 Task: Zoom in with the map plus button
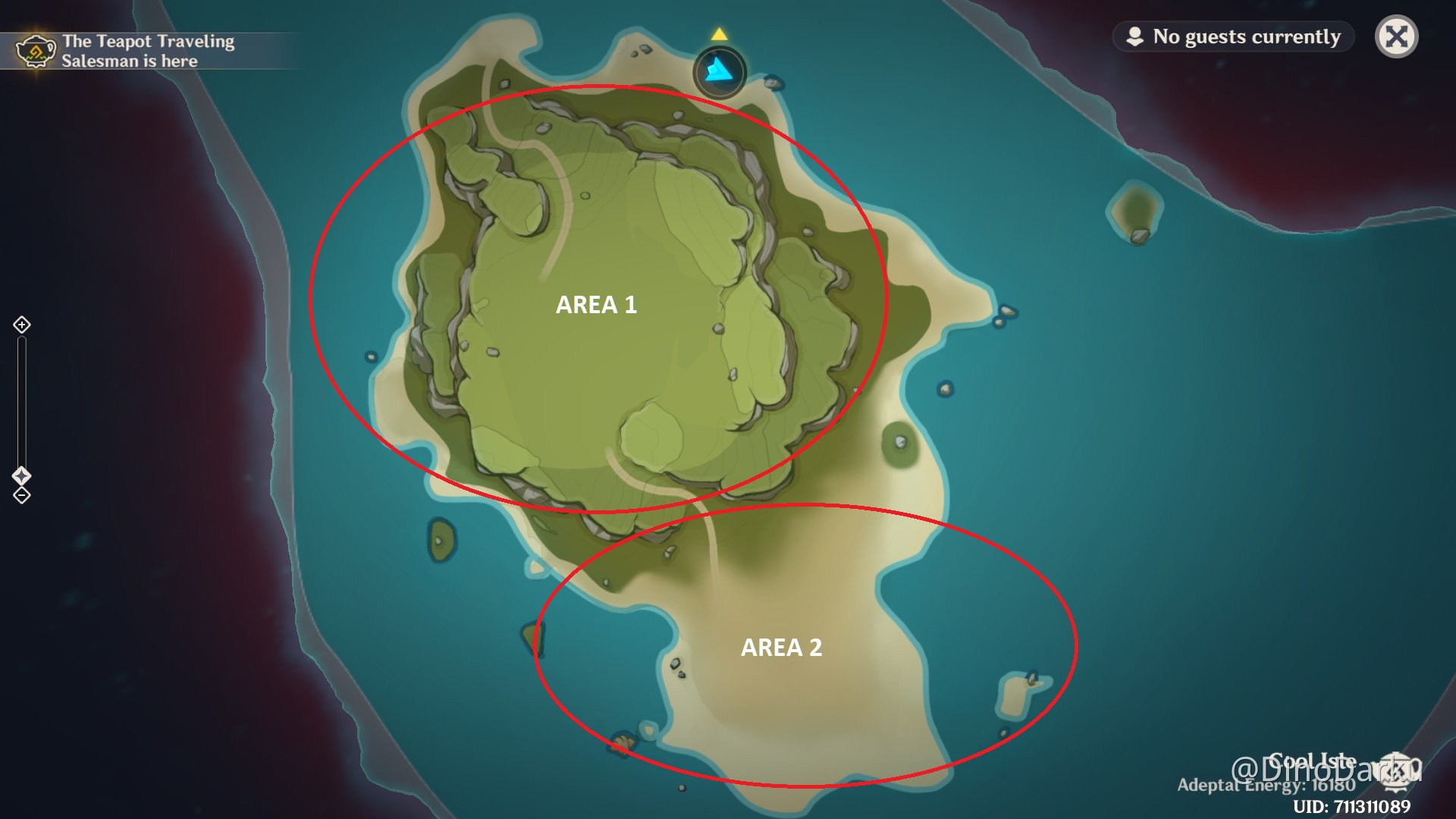[x=22, y=325]
